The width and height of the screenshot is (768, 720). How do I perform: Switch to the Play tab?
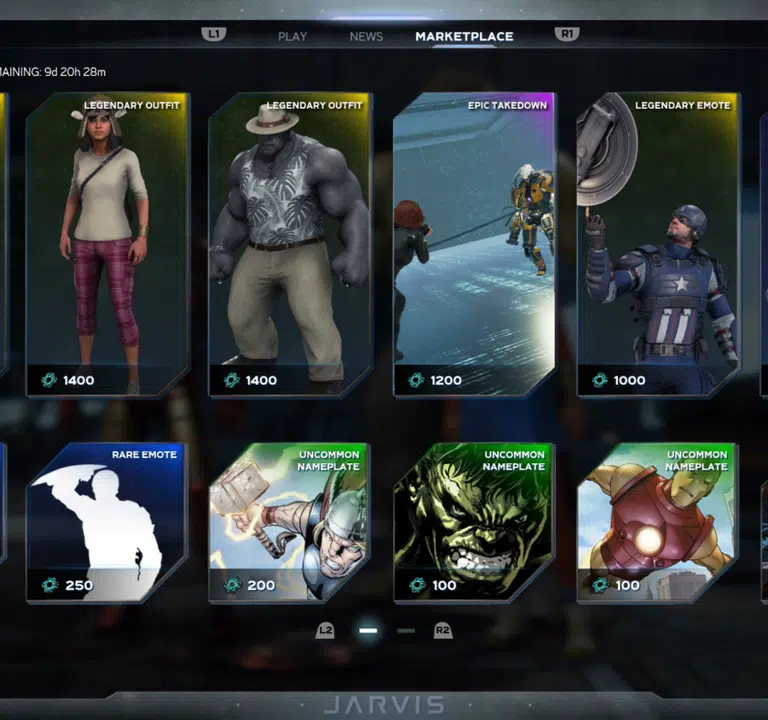point(292,37)
